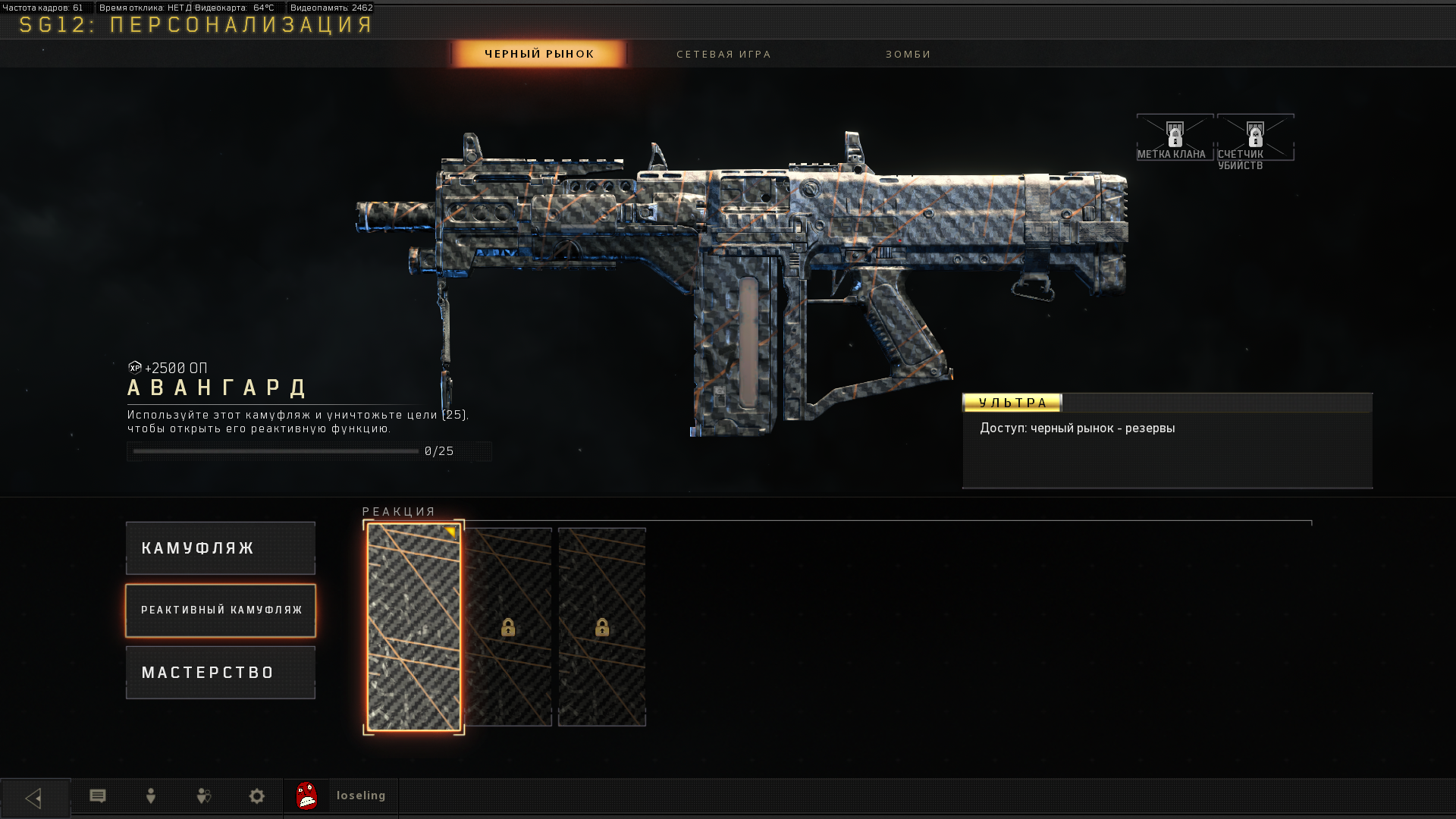
Task: Switch to the Черный рынок tab
Action: pyautogui.click(x=539, y=54)
